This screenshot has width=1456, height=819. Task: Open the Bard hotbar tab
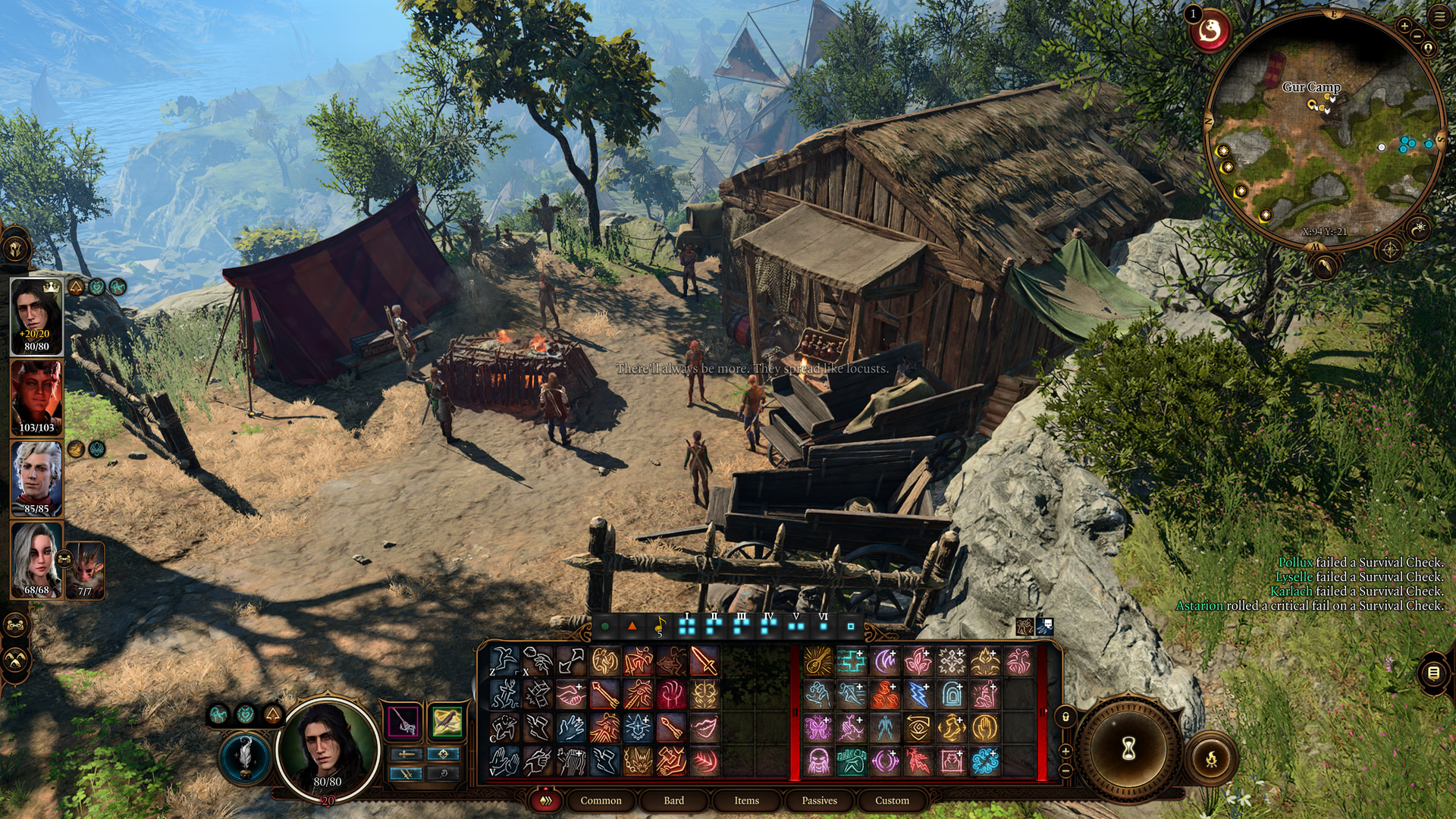pyautogui.click(x=673, y=800)
